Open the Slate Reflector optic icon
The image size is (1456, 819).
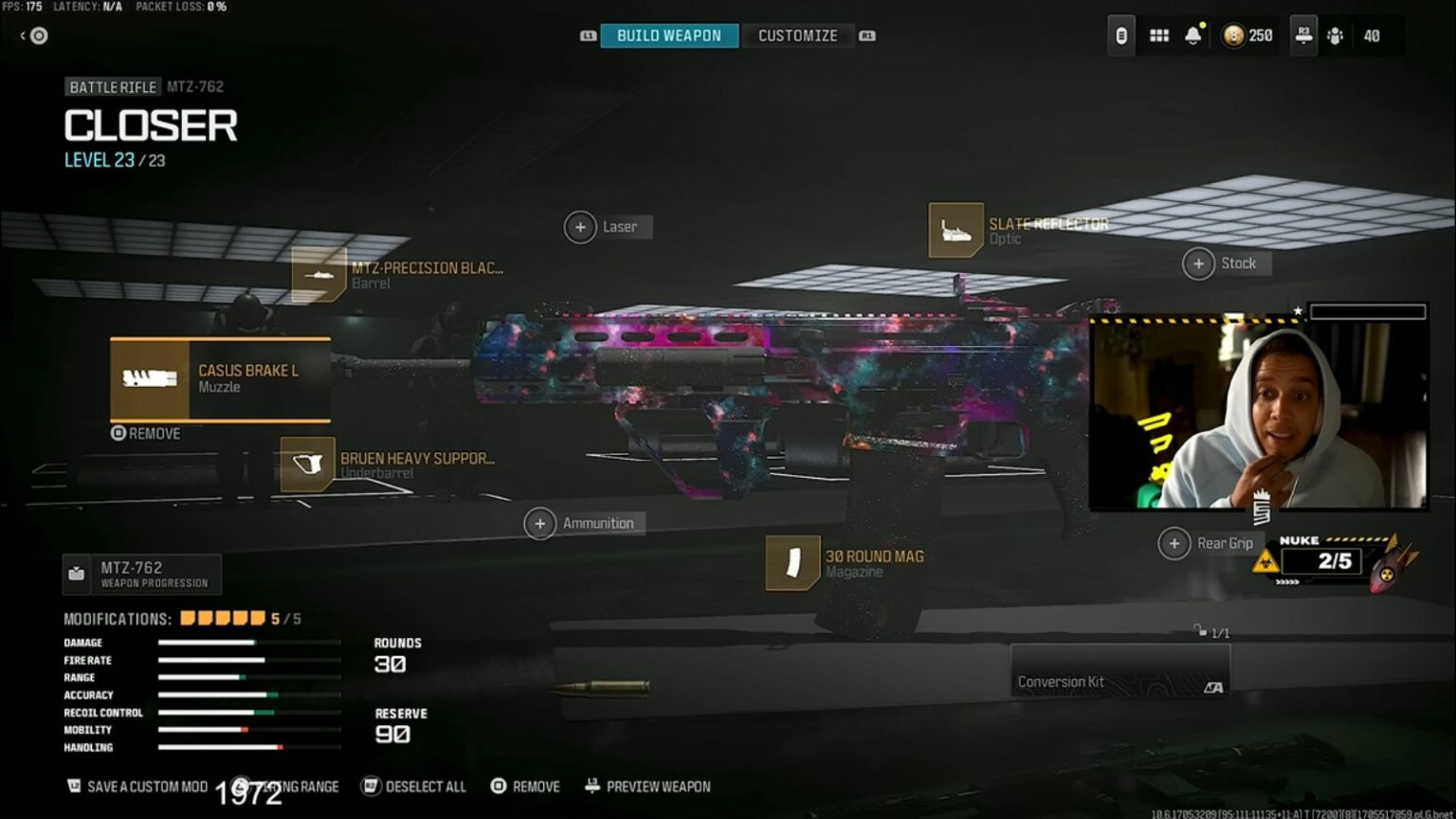click(955, 230)
